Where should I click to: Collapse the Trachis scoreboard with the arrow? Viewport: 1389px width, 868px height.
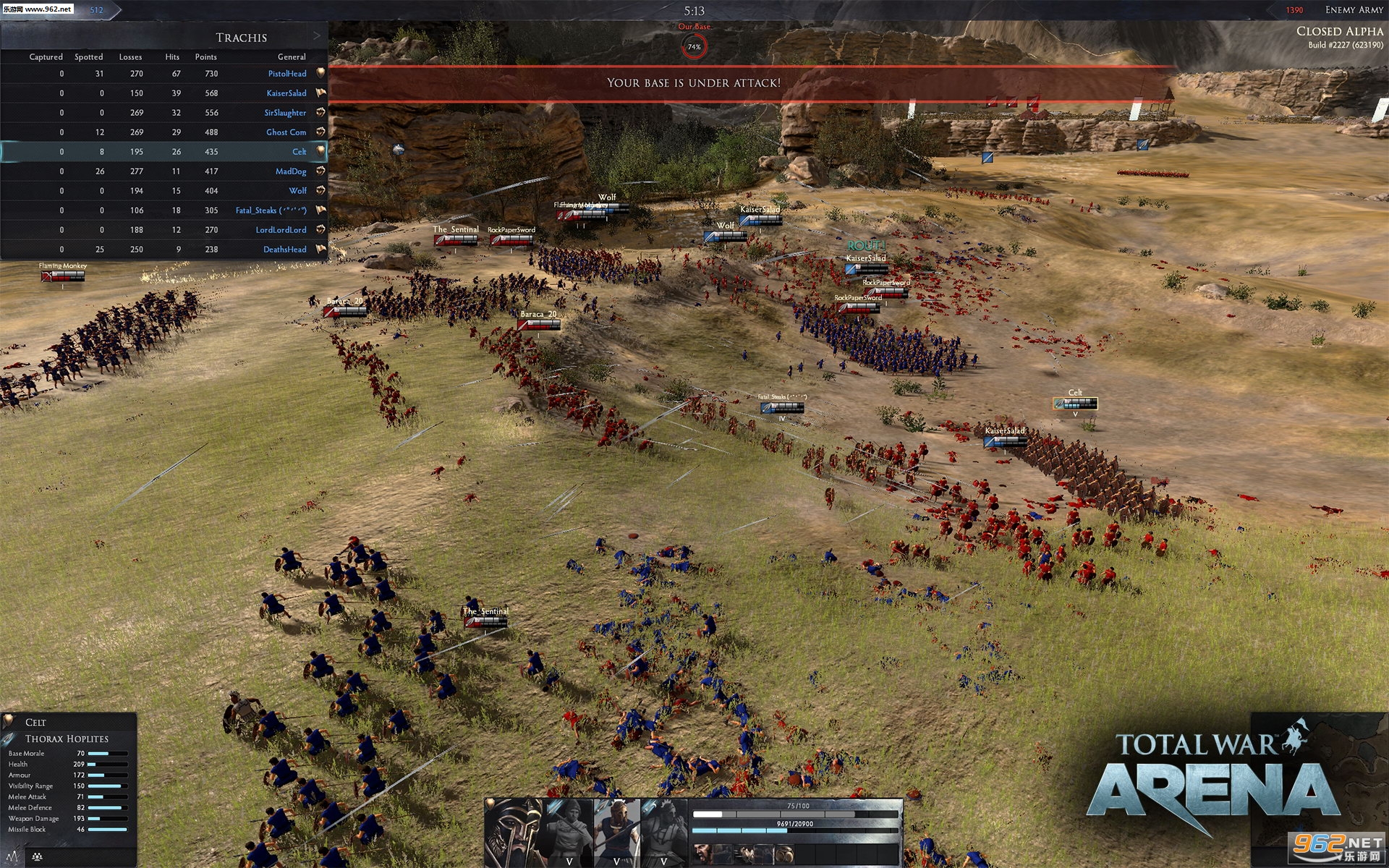click(316, 36)
